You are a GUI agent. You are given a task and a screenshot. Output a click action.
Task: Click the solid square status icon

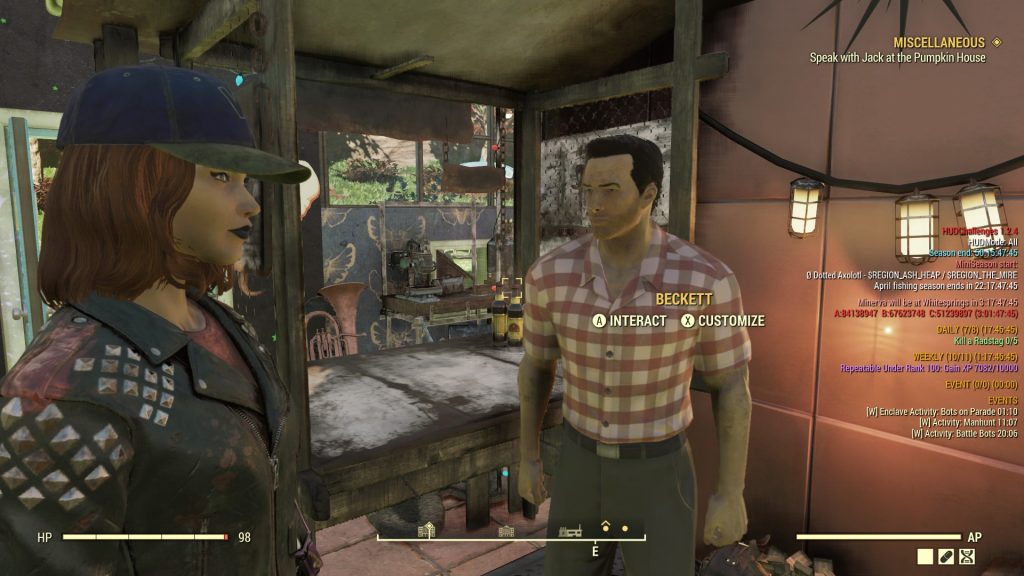[925, 556]
